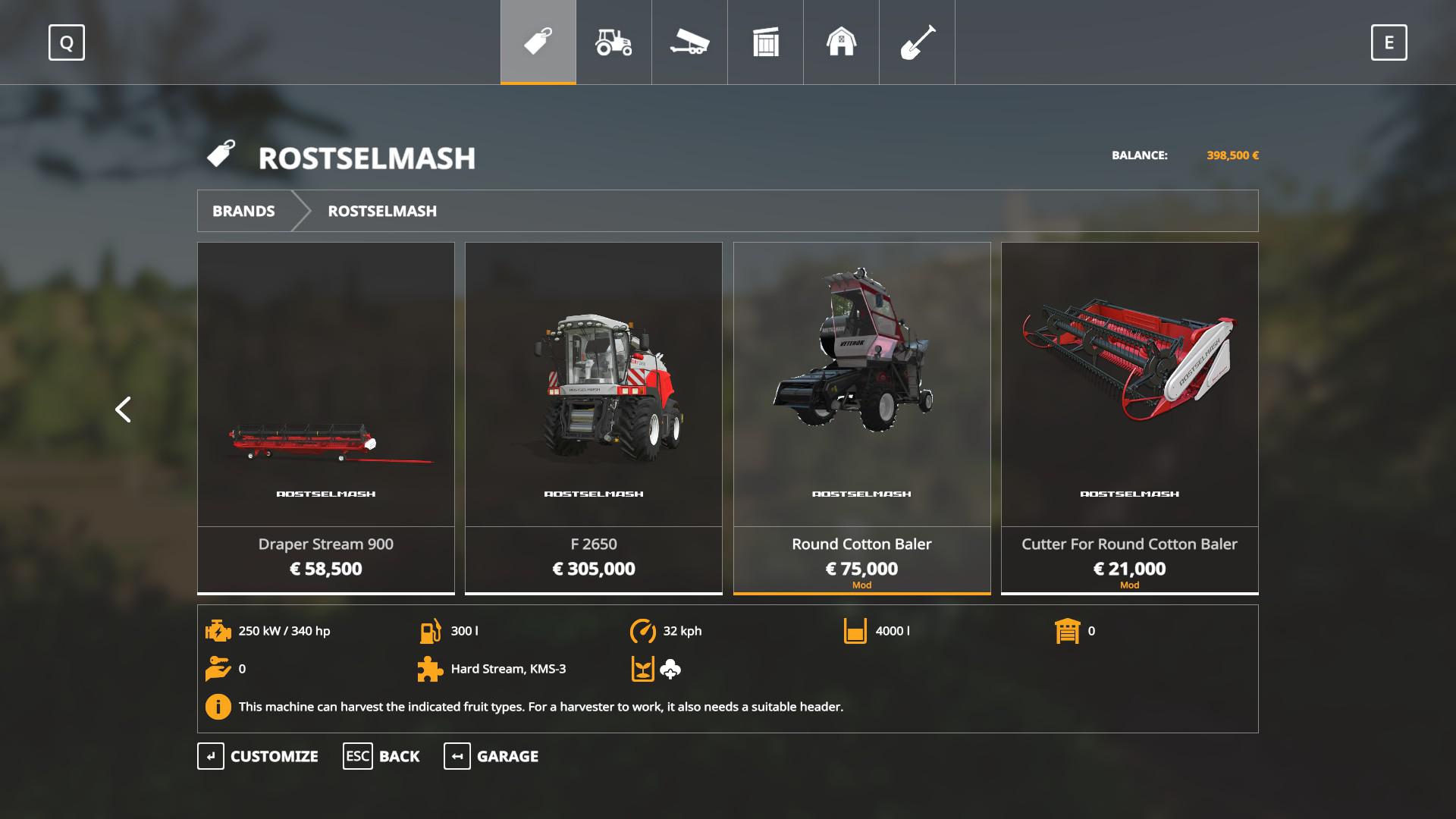This screenshot has height=819, width=1456.
Task: Go back to the Brands breadcrumb
Action: point(243,211)
